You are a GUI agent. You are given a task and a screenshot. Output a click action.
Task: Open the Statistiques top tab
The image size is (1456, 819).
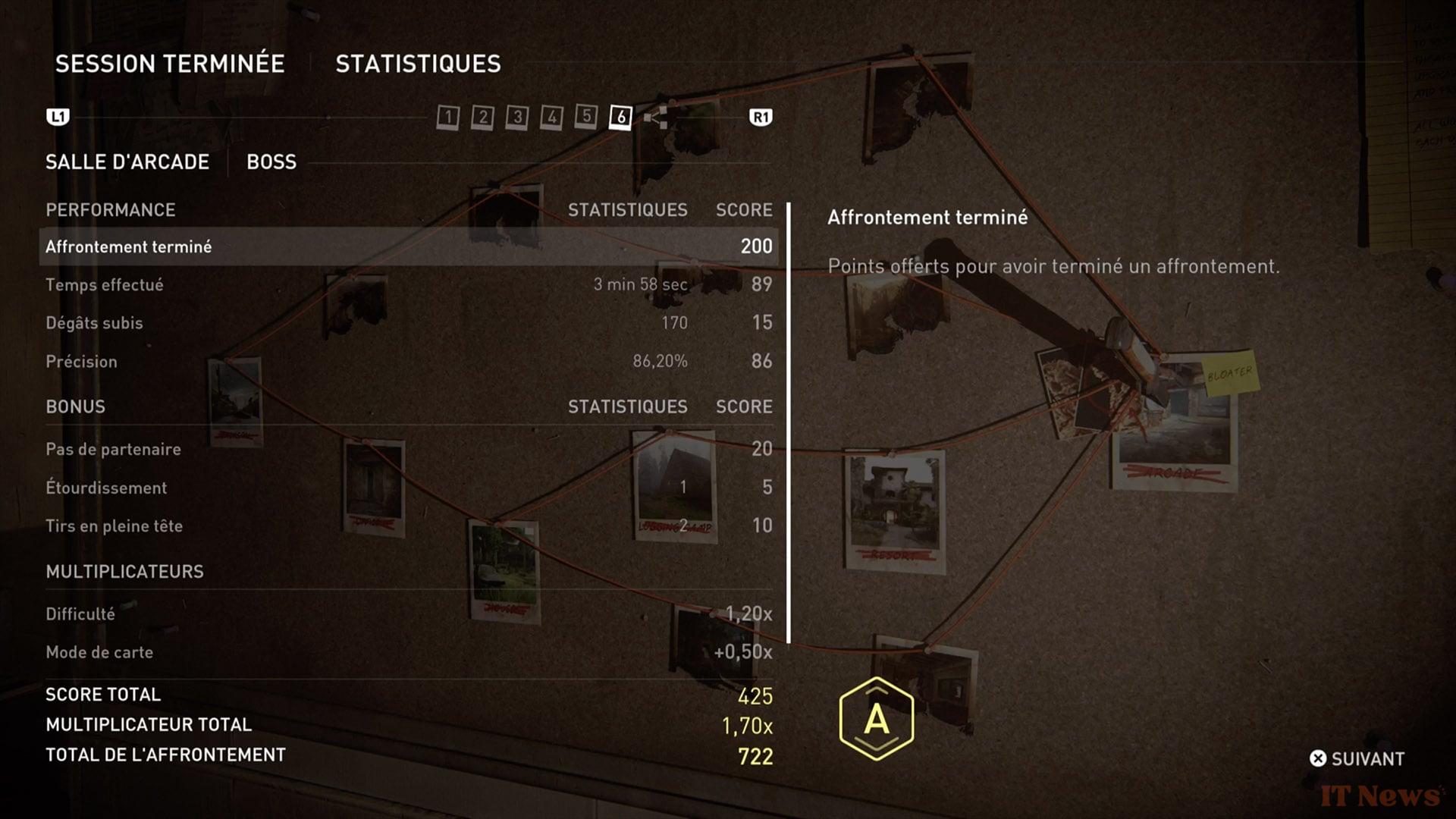418,64
